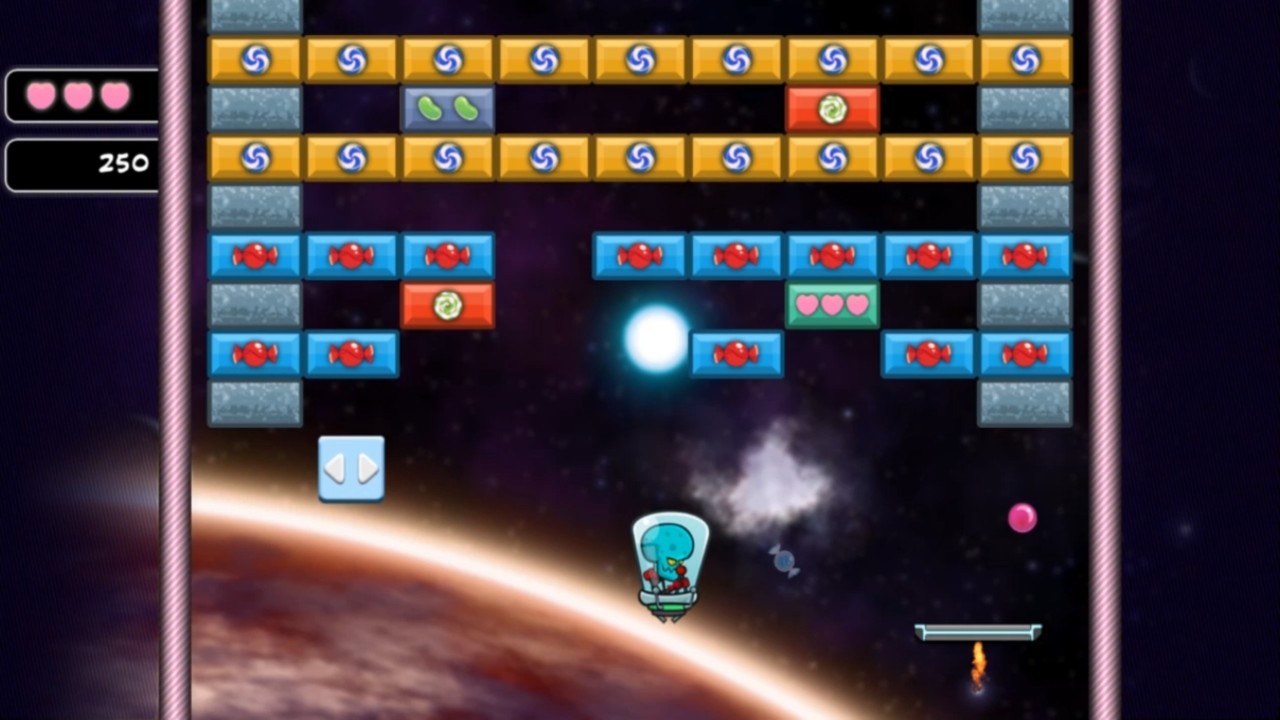
Task: Hit the orange brick with green recycle symbol
Action: (x=833, y=108)
